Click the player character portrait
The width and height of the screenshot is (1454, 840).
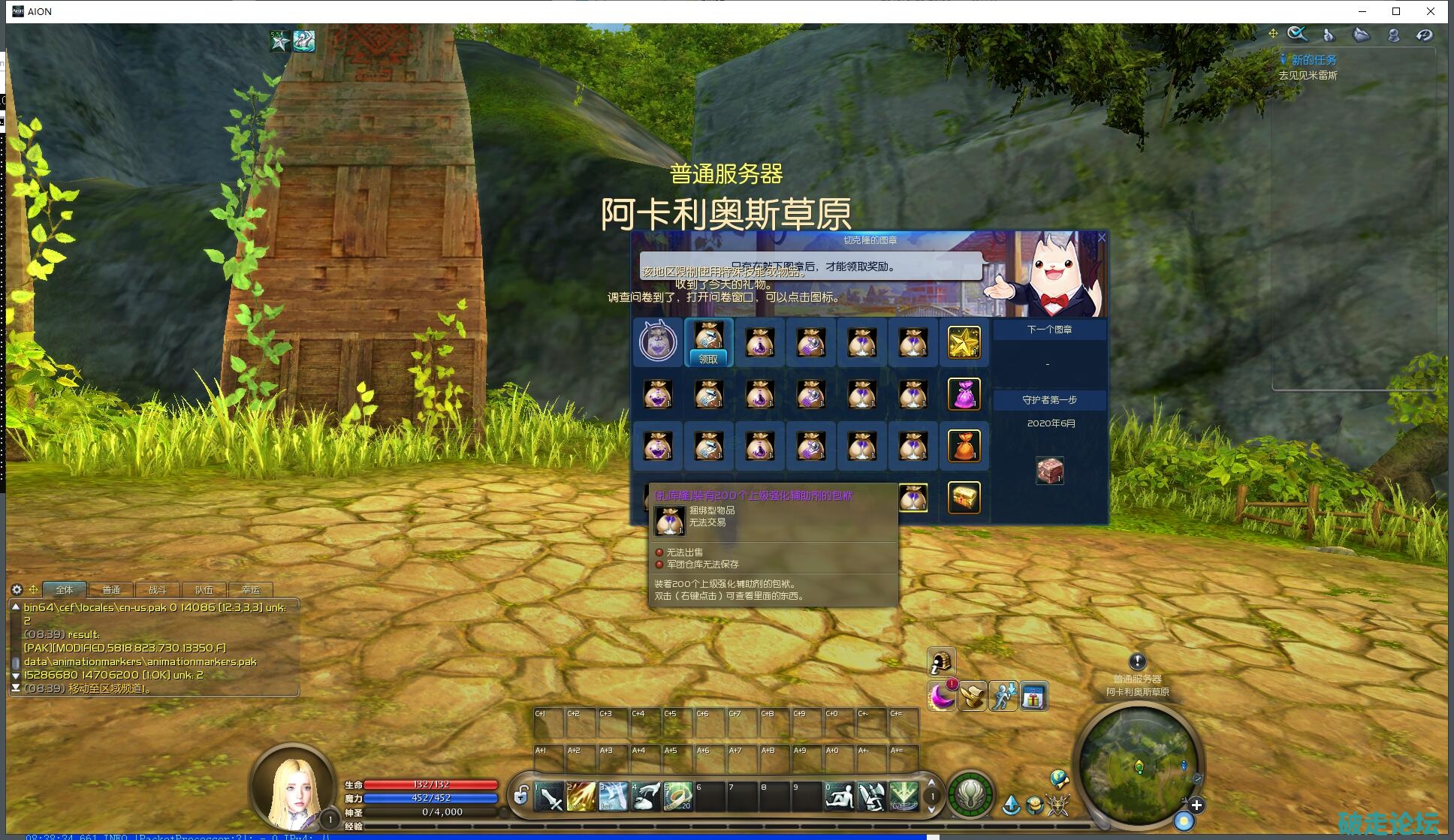pos(293,787)
